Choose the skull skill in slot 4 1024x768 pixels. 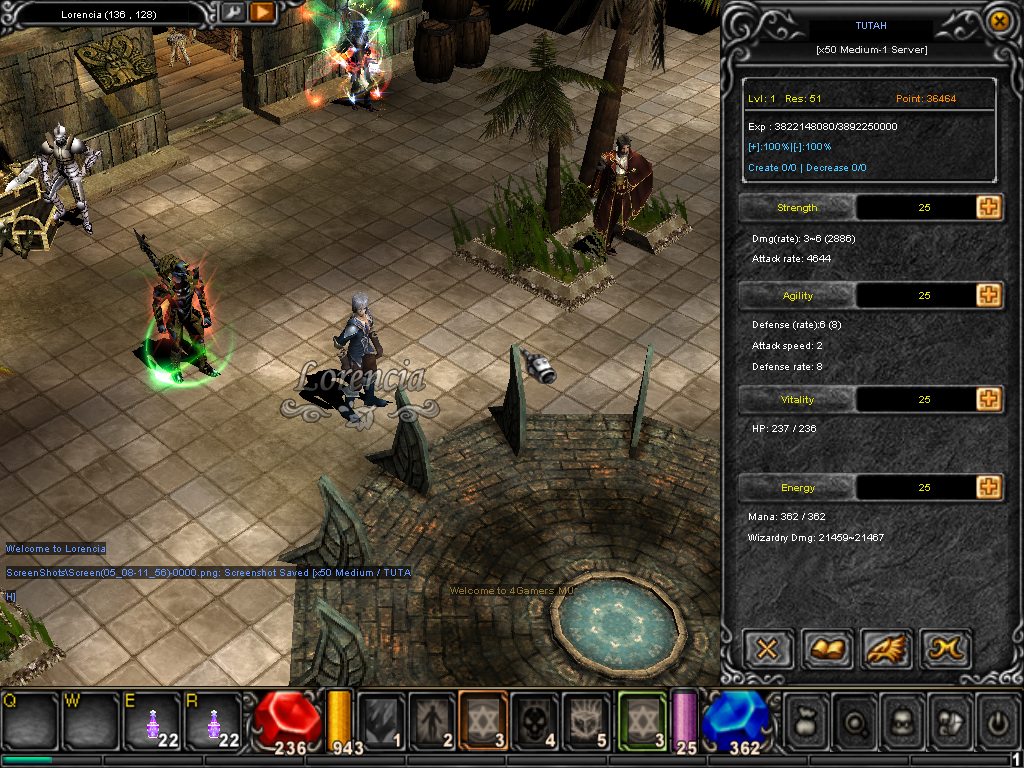tap(535, 720)
